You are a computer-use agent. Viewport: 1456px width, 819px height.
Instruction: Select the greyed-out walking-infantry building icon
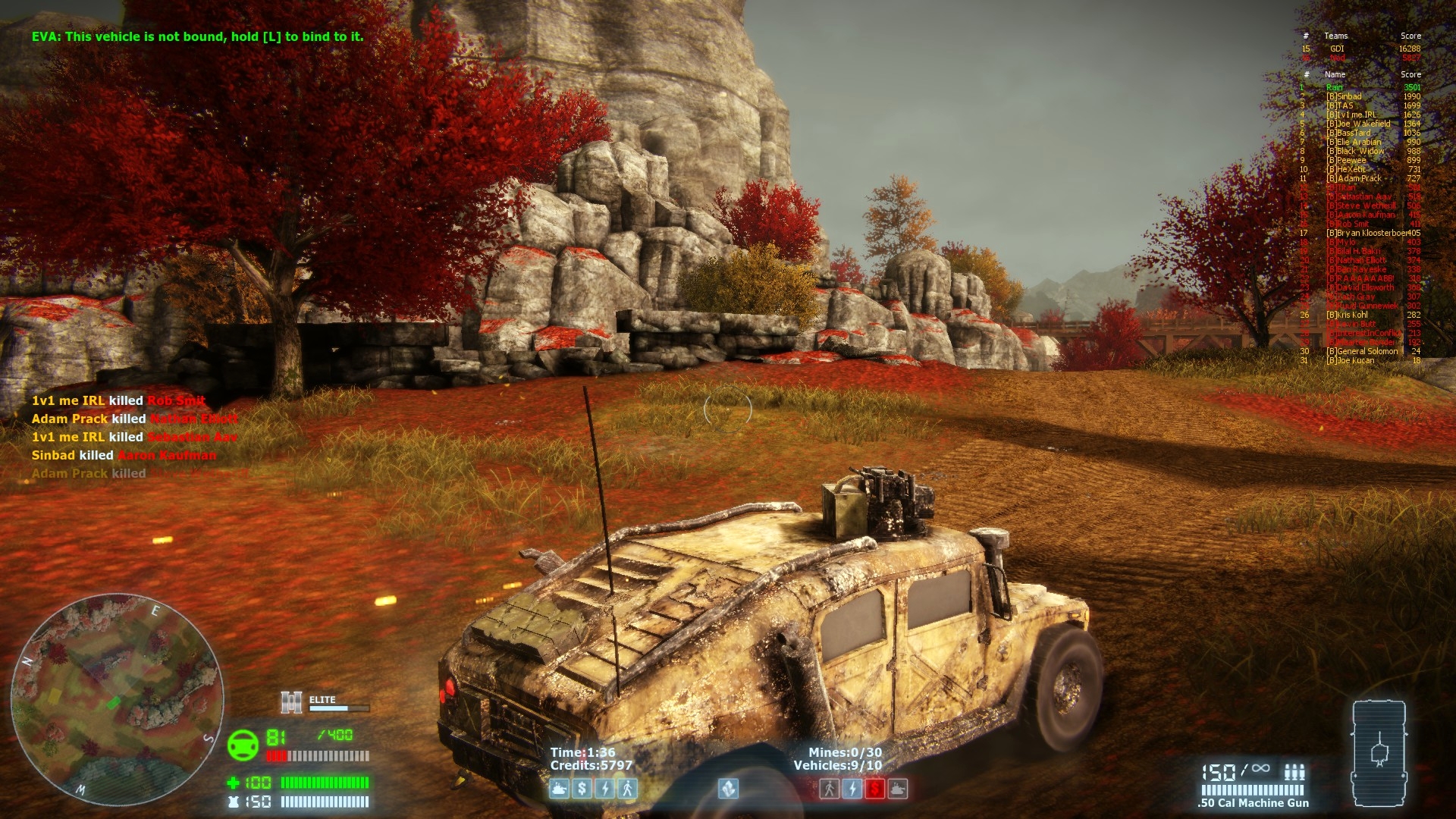tap(830, 789)
